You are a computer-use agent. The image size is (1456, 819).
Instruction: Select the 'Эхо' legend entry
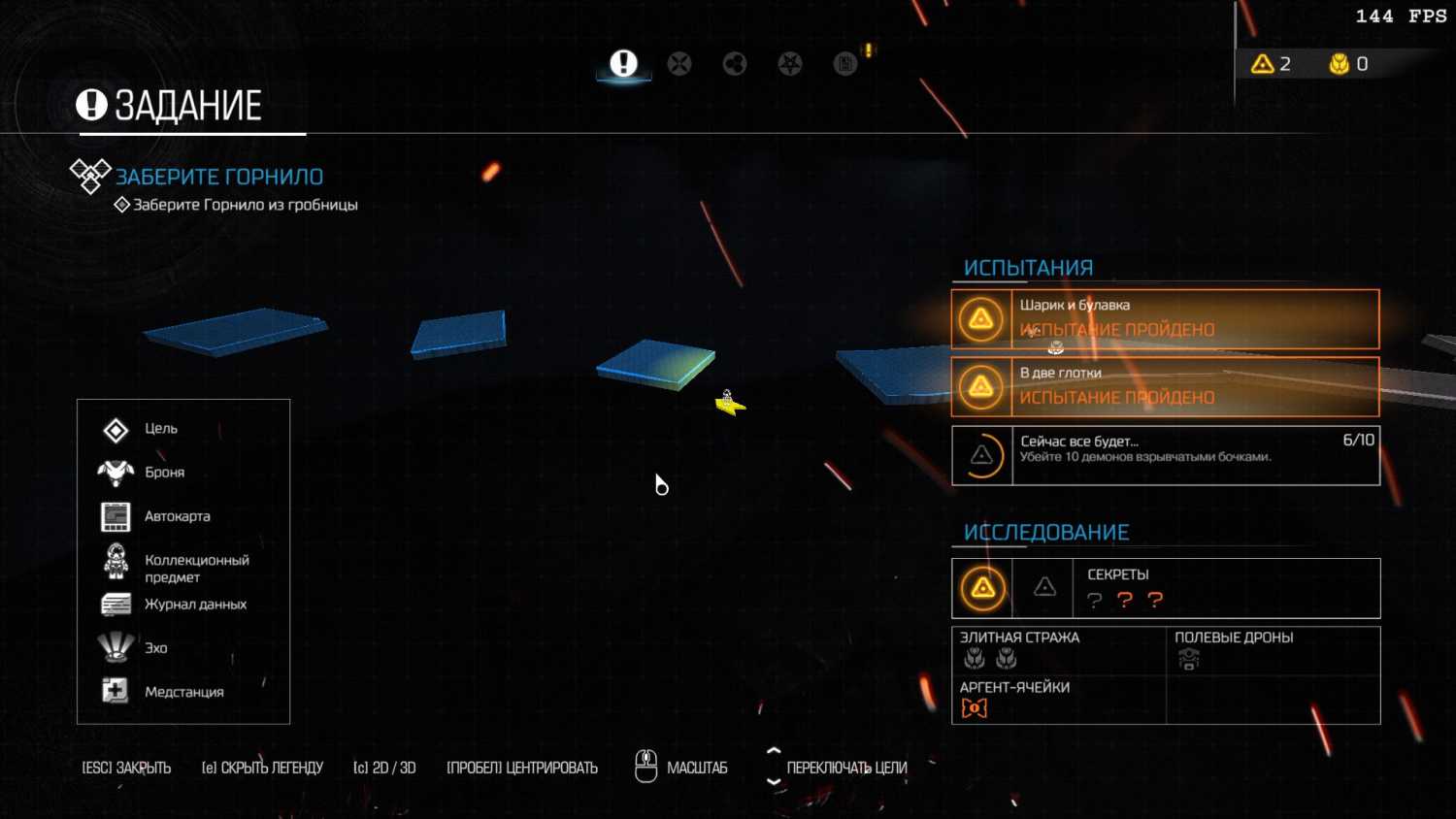[155, 648]
